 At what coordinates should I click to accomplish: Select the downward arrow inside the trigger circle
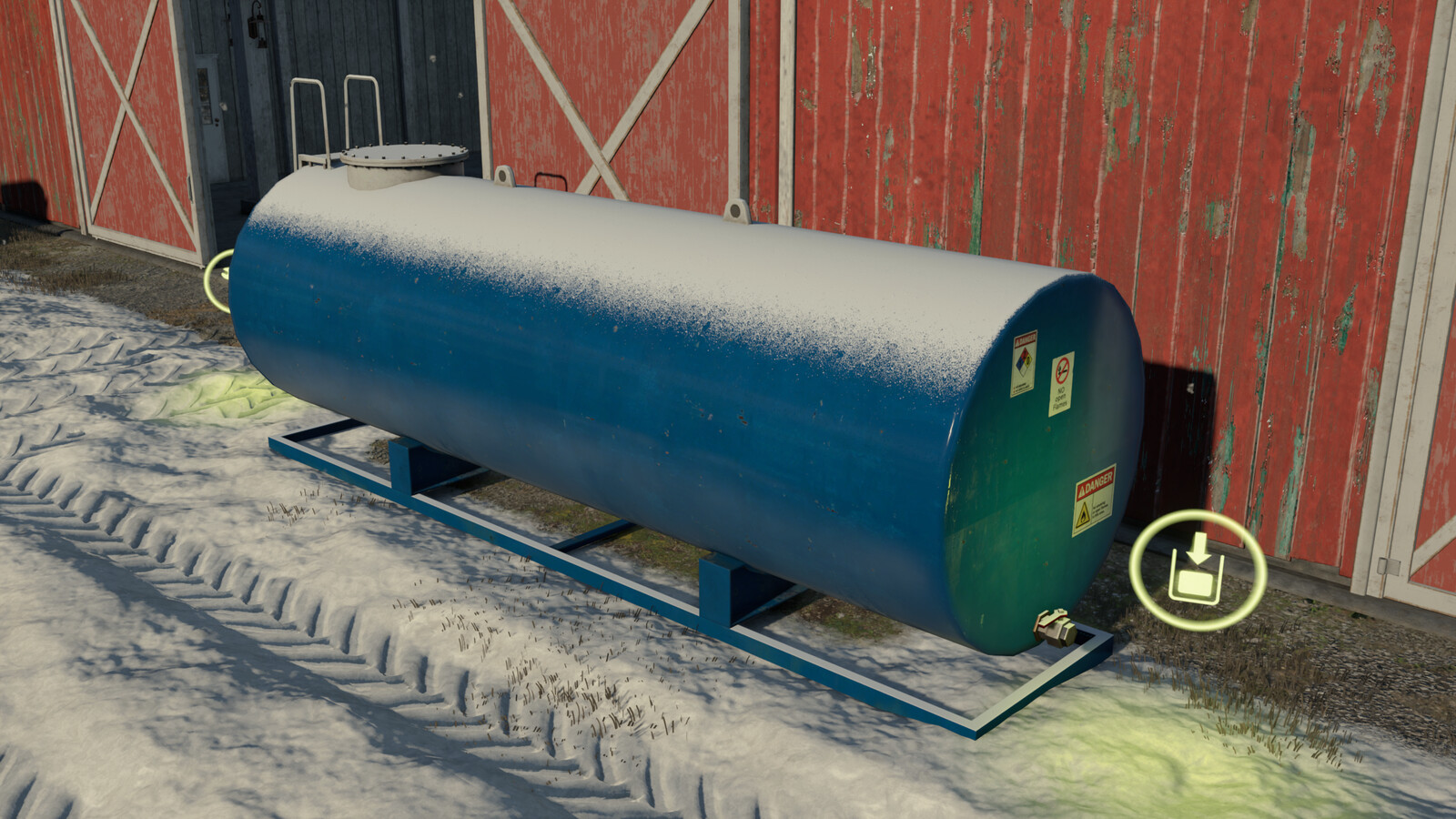1198,548
